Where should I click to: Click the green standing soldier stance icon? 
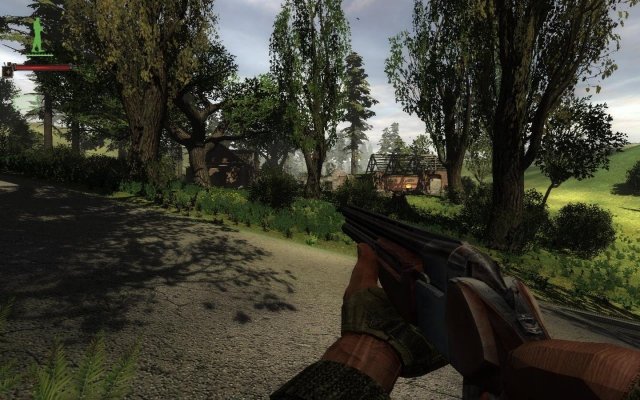click(x=38, y=36)
